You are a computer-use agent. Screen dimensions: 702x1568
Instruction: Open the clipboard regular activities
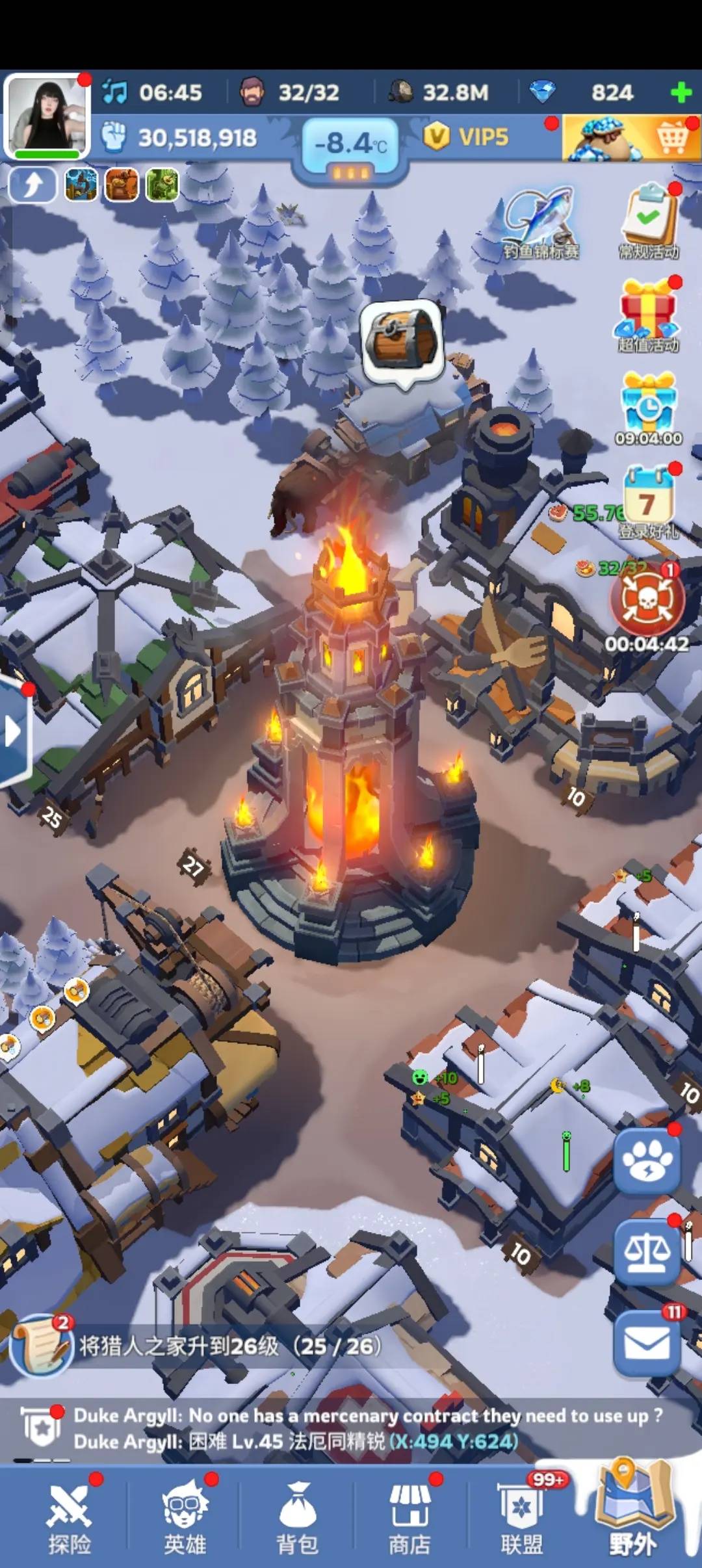coord(649,220)
